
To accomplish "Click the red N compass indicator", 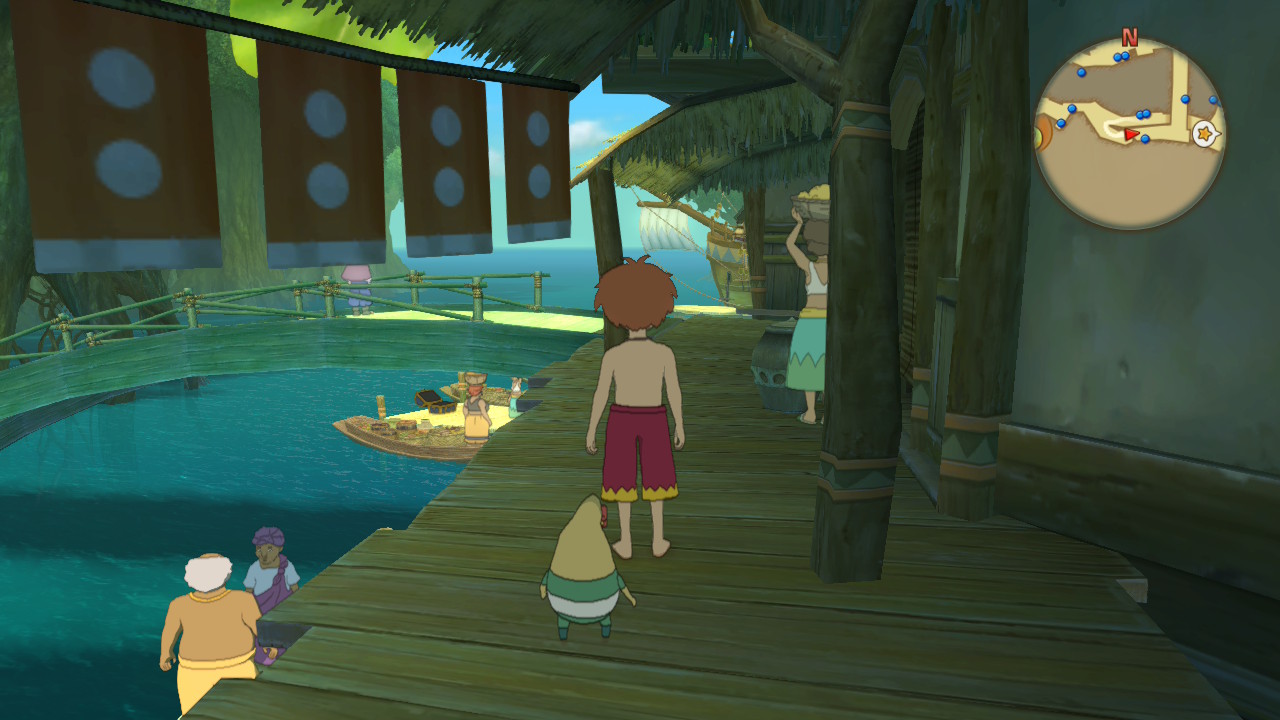I will pos(1130,38).
